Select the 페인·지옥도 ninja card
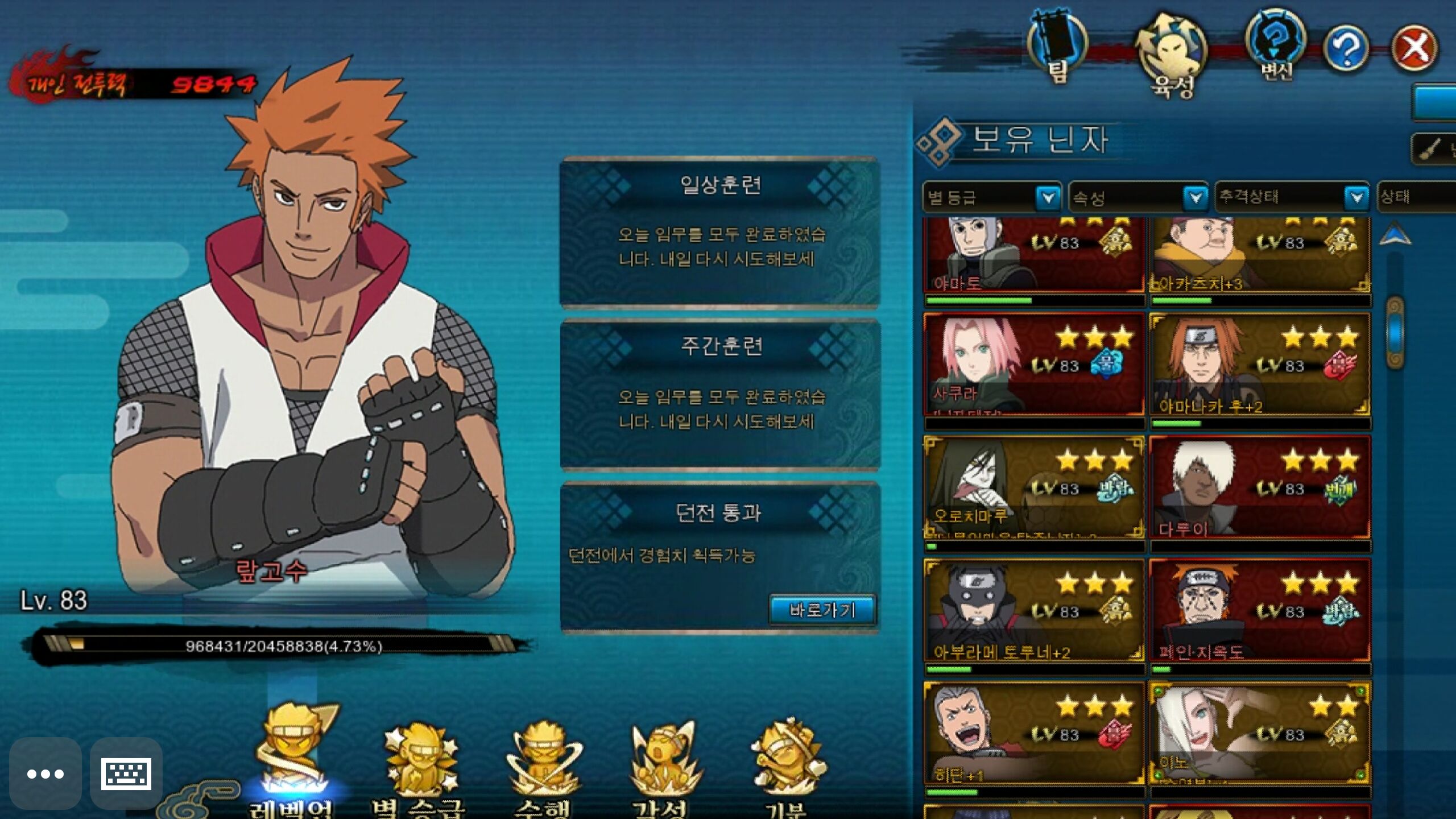Image resolution: width=1456 pixels, height=819 pixels. pyautogui.click(x=1259, y=610)
